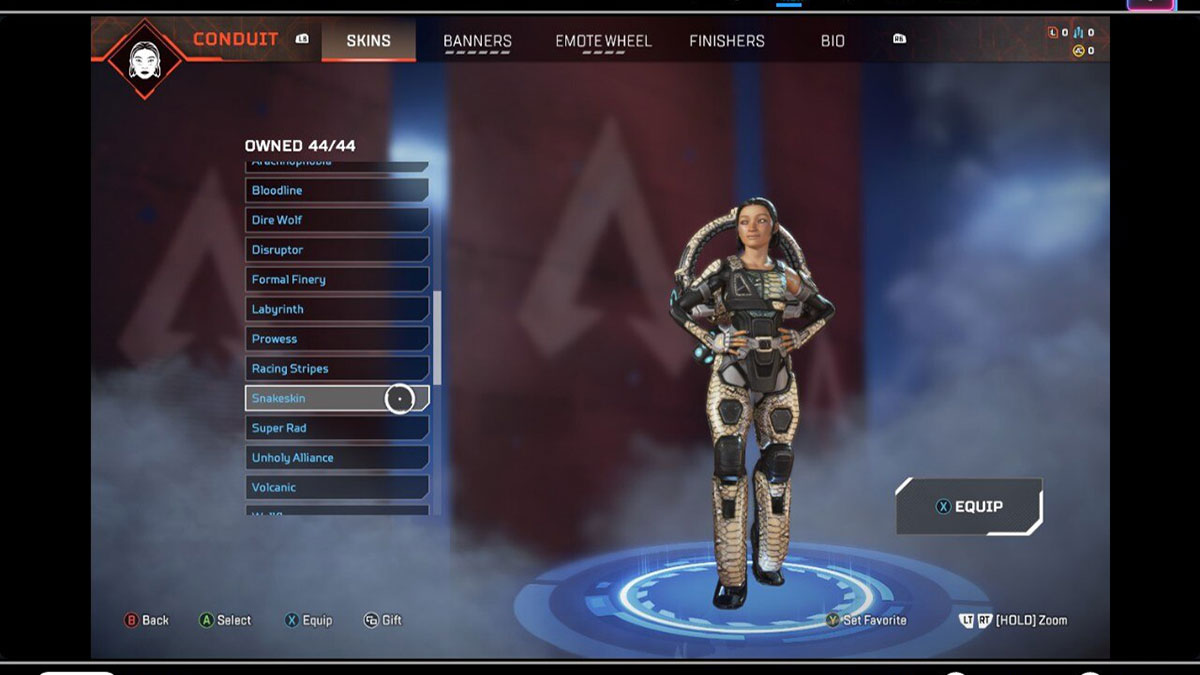The height and width of the screenshot is (675, 1200).
Task: Click the skin list scrollbar
Action: coord(437,338)
